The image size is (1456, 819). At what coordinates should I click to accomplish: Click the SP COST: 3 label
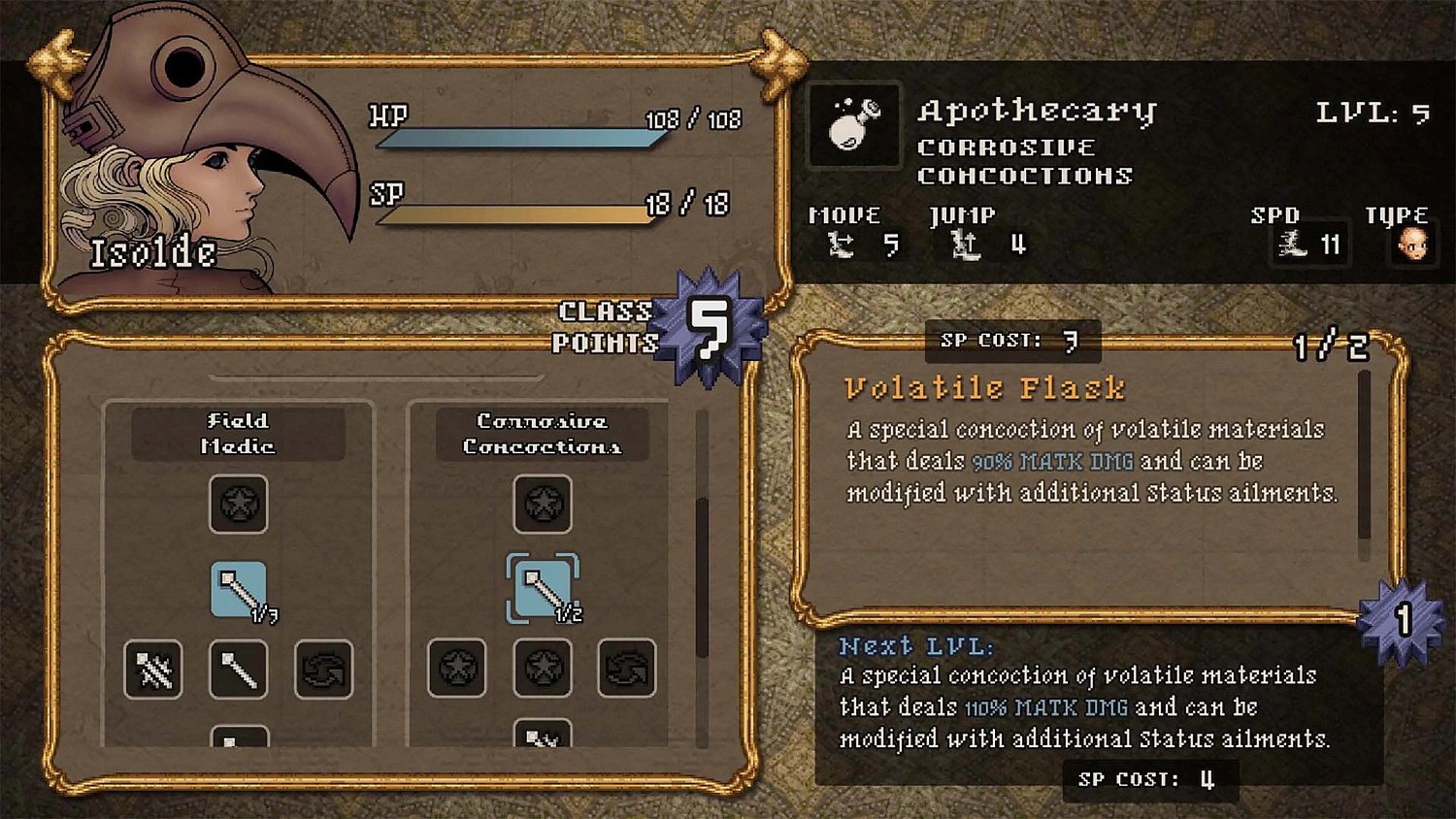click(x=1012, y=341)
